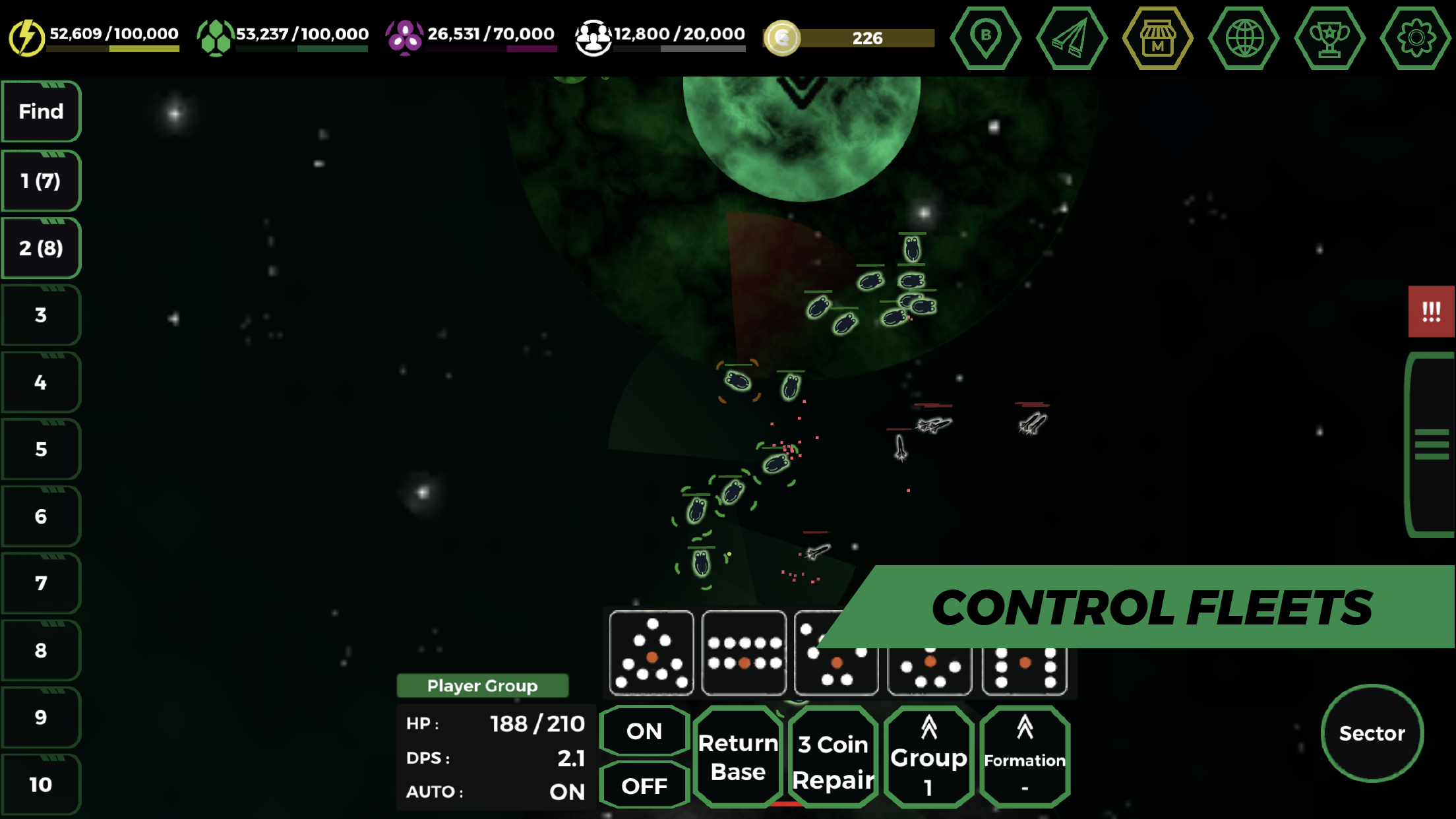Turn auto mode OFF

644,786
